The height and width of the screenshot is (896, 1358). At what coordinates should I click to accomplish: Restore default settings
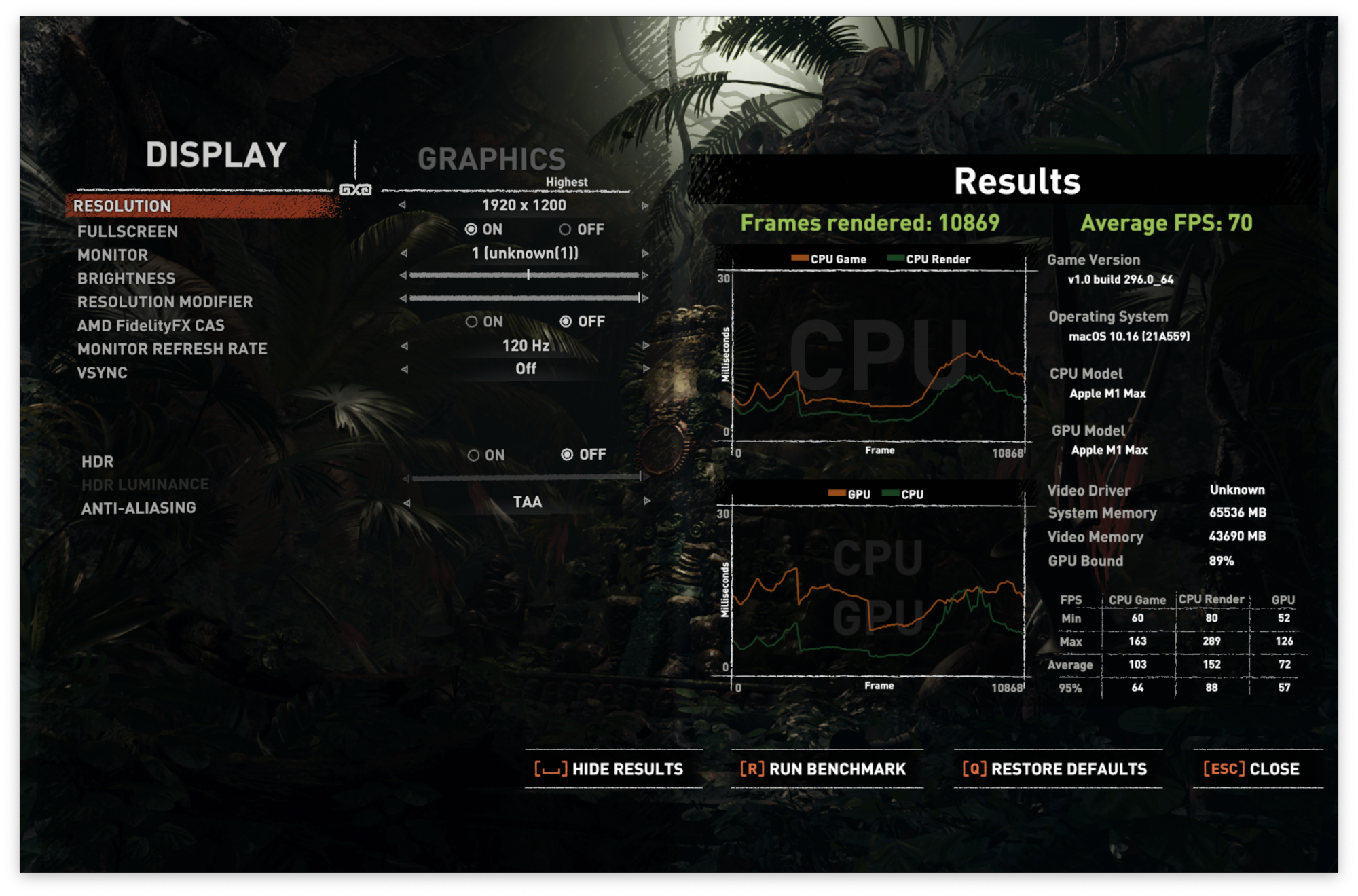(x=1057, y=769)
